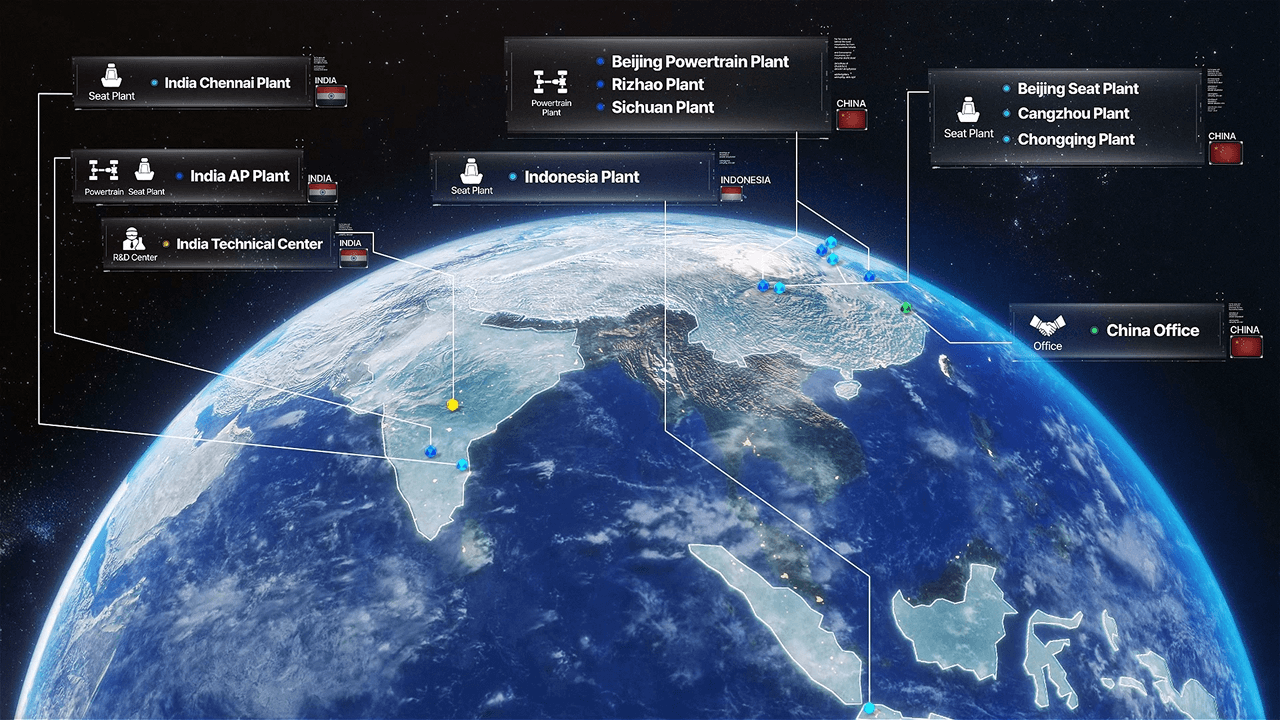Click the map marker on Indonesia
Screen dimensions: 1280x720
tap(869, 709)
